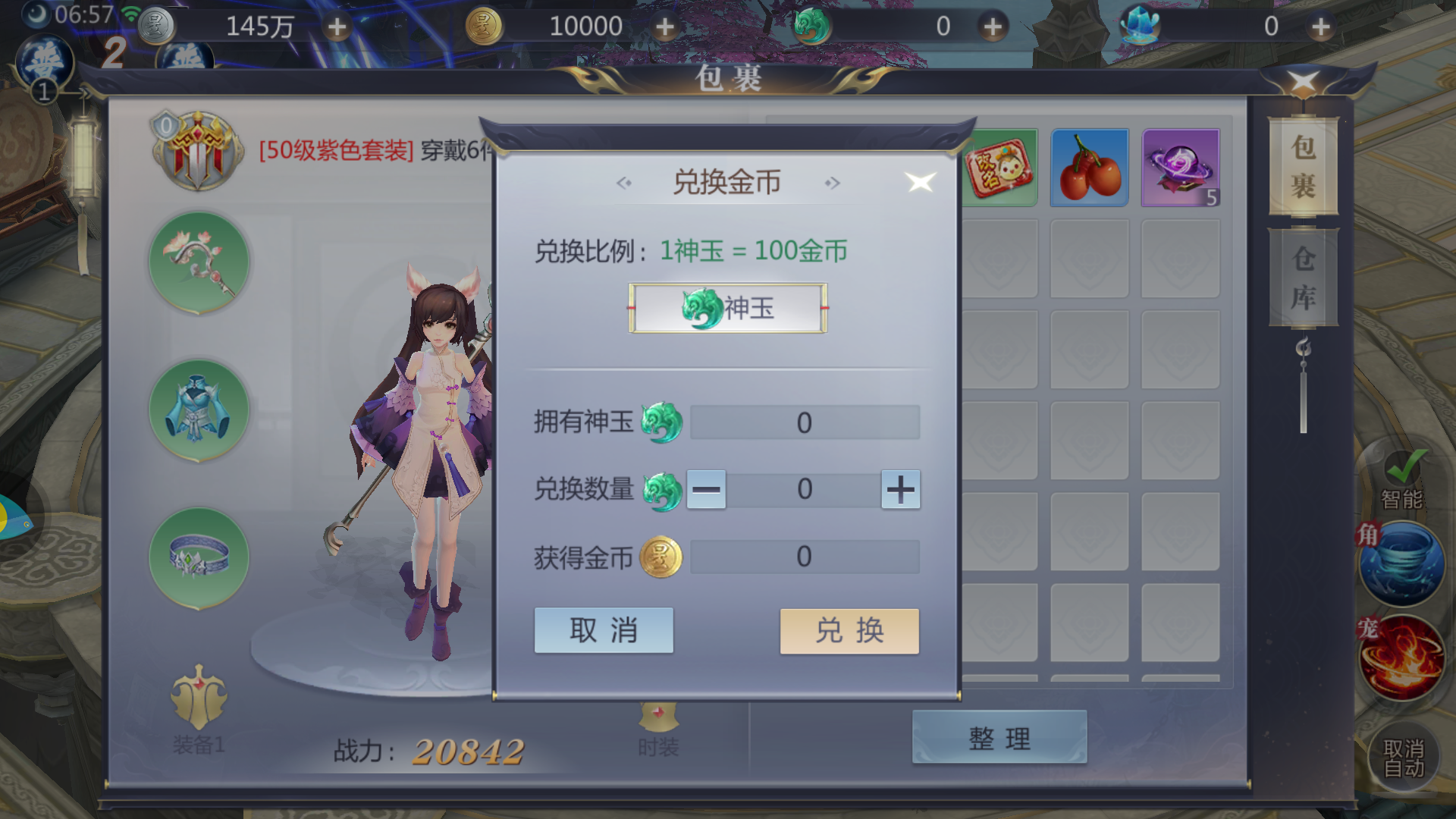Open the green name card item
The width and height of the screenshot is (1456, 819).
[997, 167]
